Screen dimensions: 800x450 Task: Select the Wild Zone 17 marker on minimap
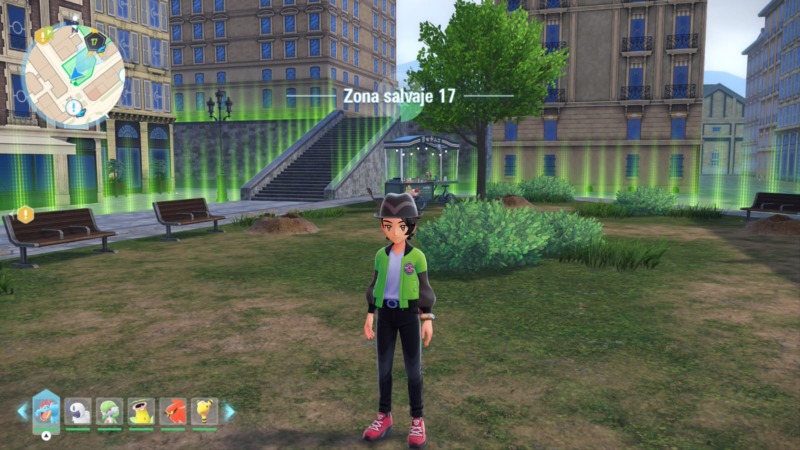pyautogui.click(x=93, y=40)
